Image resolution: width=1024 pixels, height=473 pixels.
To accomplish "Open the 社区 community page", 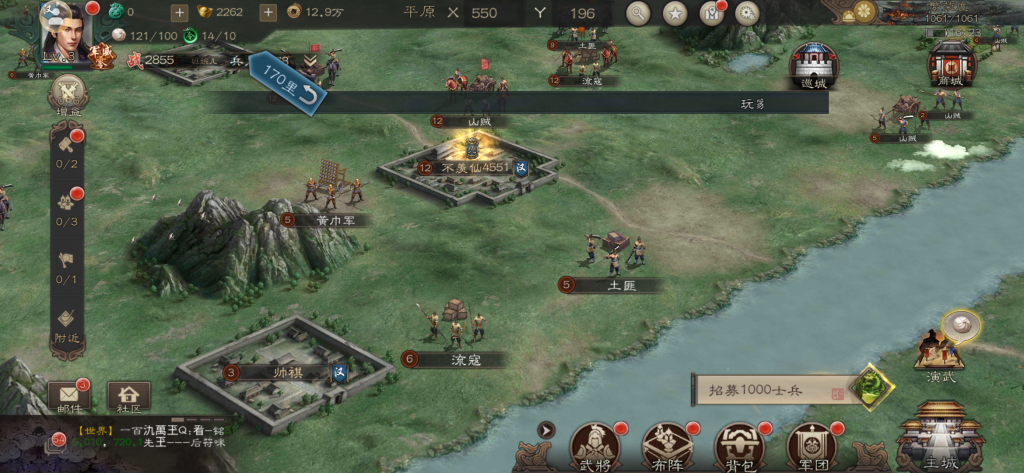I will coord(128,397).
